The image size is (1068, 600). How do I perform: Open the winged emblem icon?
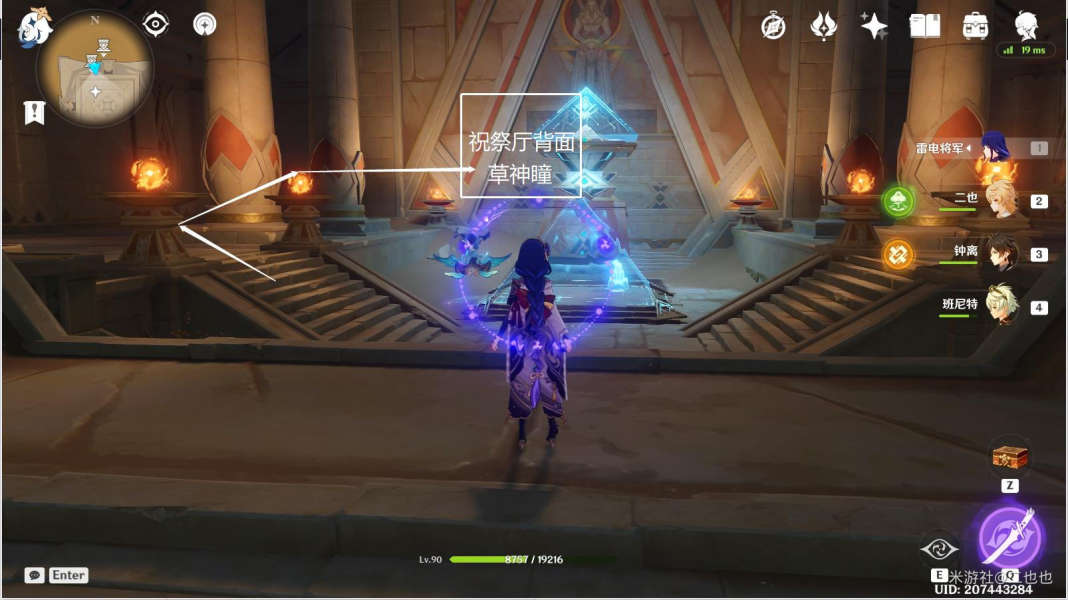(823, 26)
